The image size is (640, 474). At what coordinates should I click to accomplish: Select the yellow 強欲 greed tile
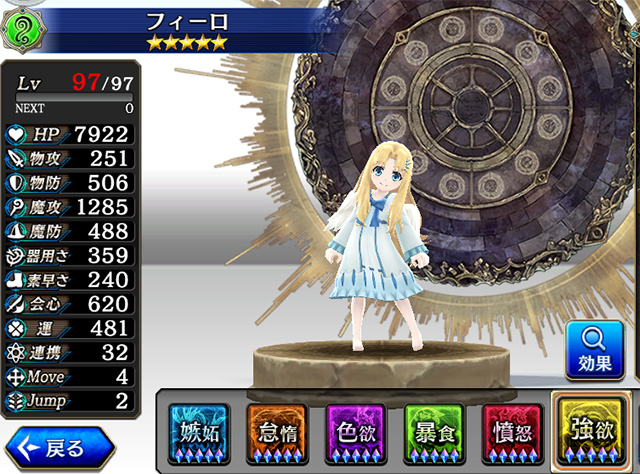coord(589,430)
